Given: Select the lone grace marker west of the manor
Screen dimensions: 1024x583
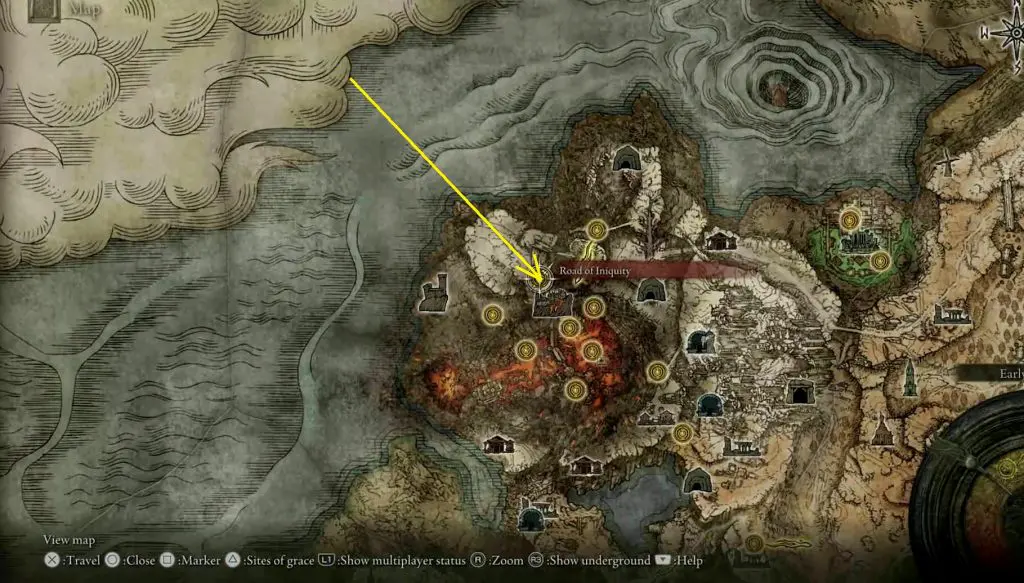Looking at the screenshot, I should tap(491, 315).
